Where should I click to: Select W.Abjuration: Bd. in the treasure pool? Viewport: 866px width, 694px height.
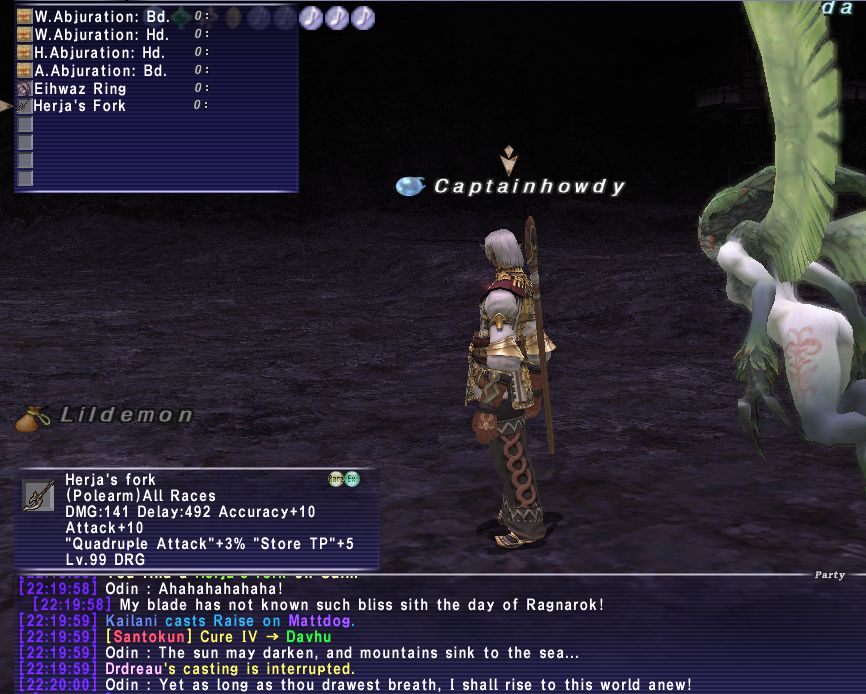100,17
